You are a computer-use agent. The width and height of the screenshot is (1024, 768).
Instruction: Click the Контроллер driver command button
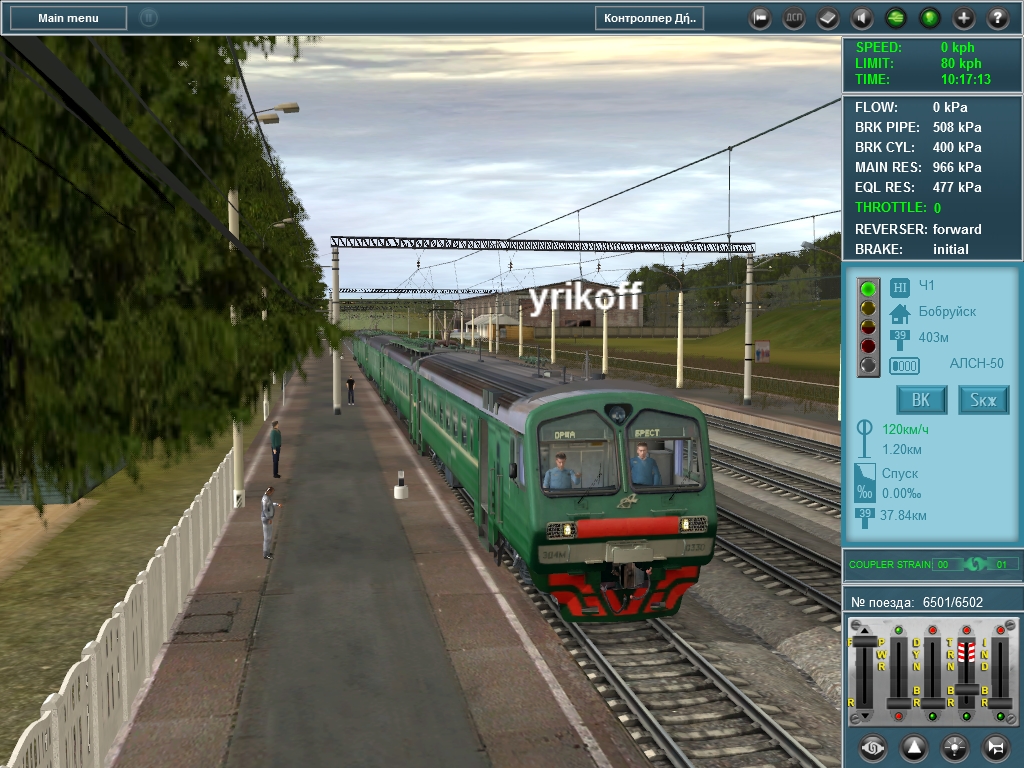650,18
